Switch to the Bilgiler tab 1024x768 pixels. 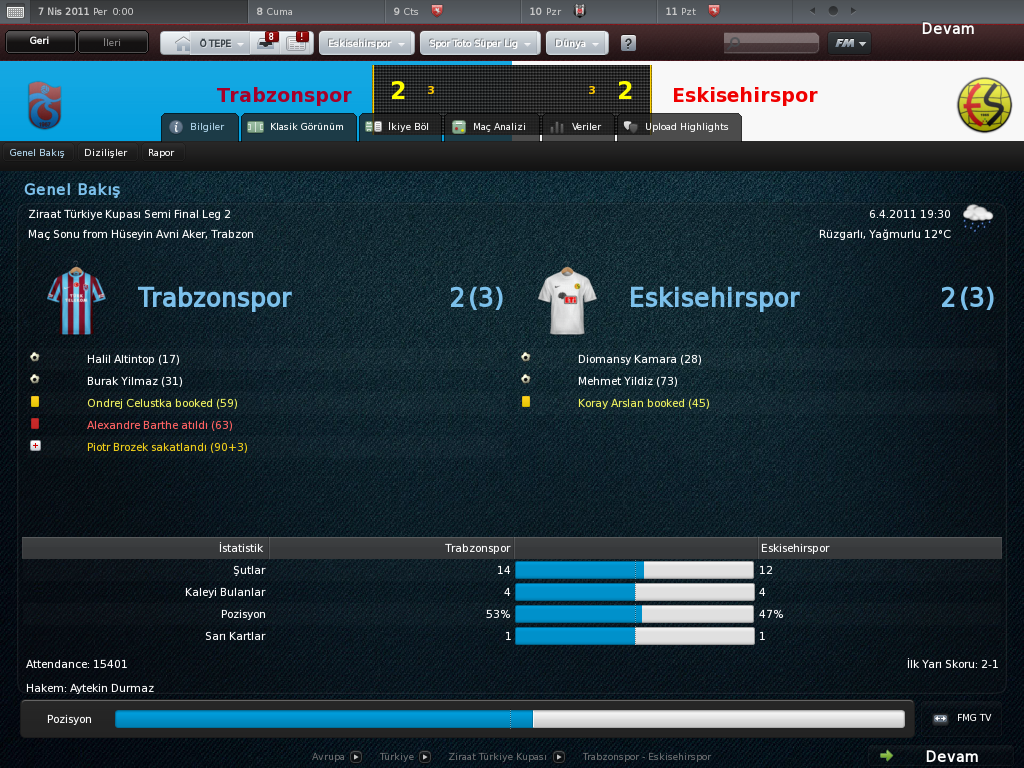199,127
